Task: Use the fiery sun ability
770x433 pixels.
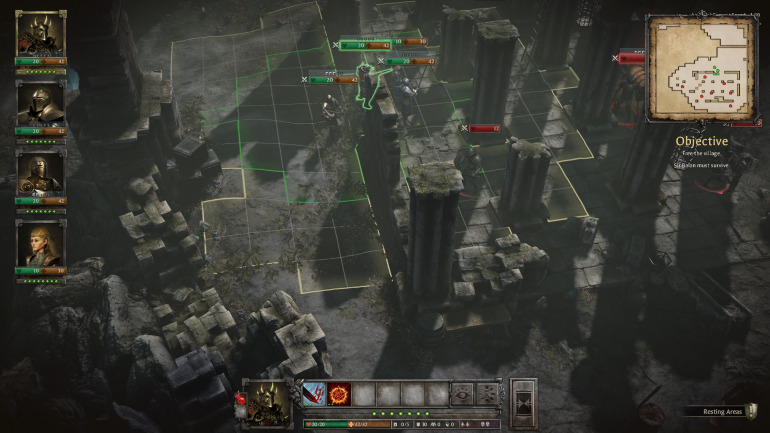Action: [338, 394]
